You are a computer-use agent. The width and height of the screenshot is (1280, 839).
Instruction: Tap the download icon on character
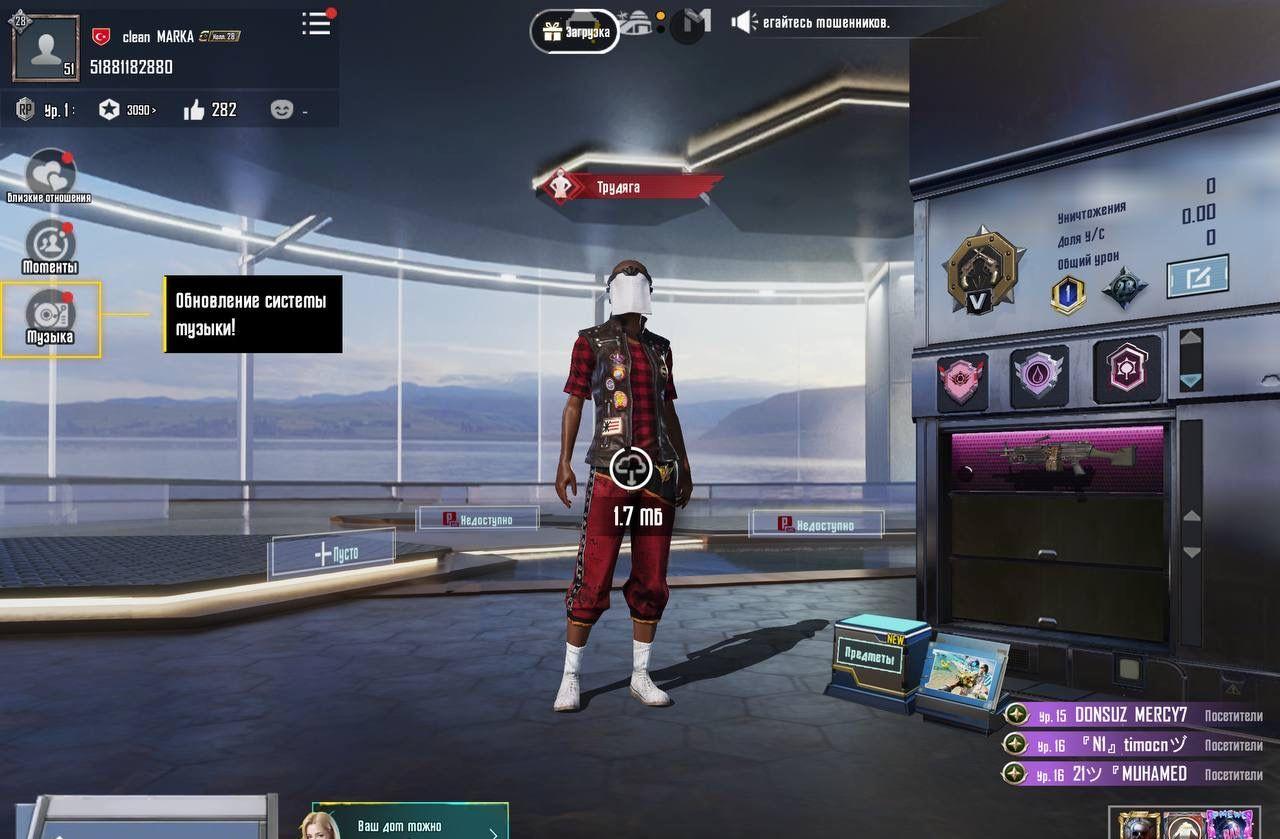[x=631, y=468]
